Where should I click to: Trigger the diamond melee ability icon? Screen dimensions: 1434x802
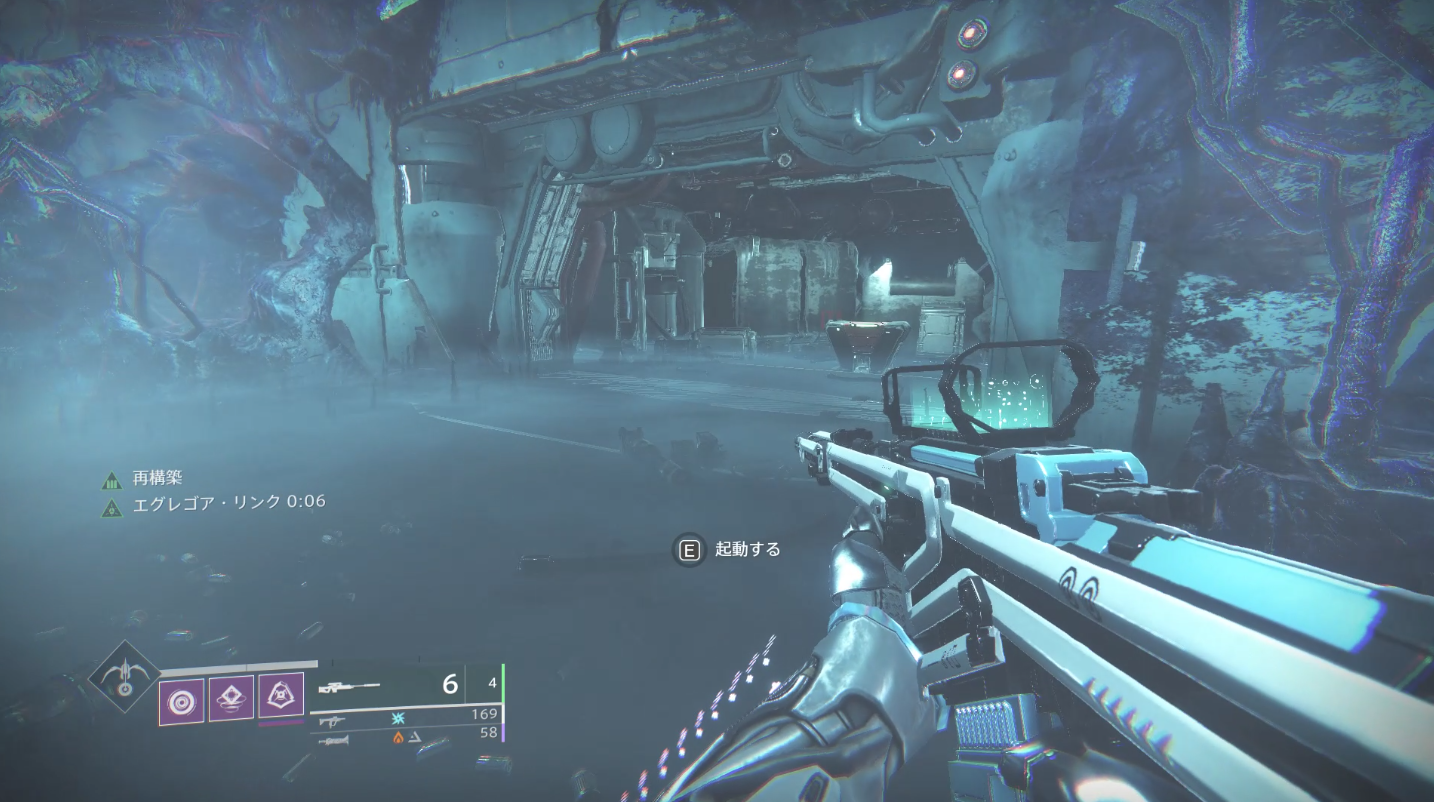click(230, 698)
